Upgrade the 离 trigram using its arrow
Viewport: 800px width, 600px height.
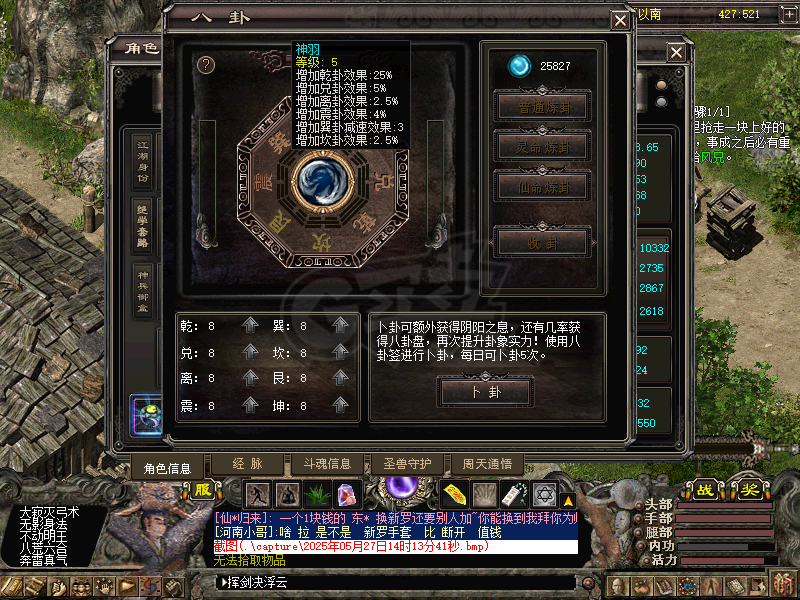(250, 380)
